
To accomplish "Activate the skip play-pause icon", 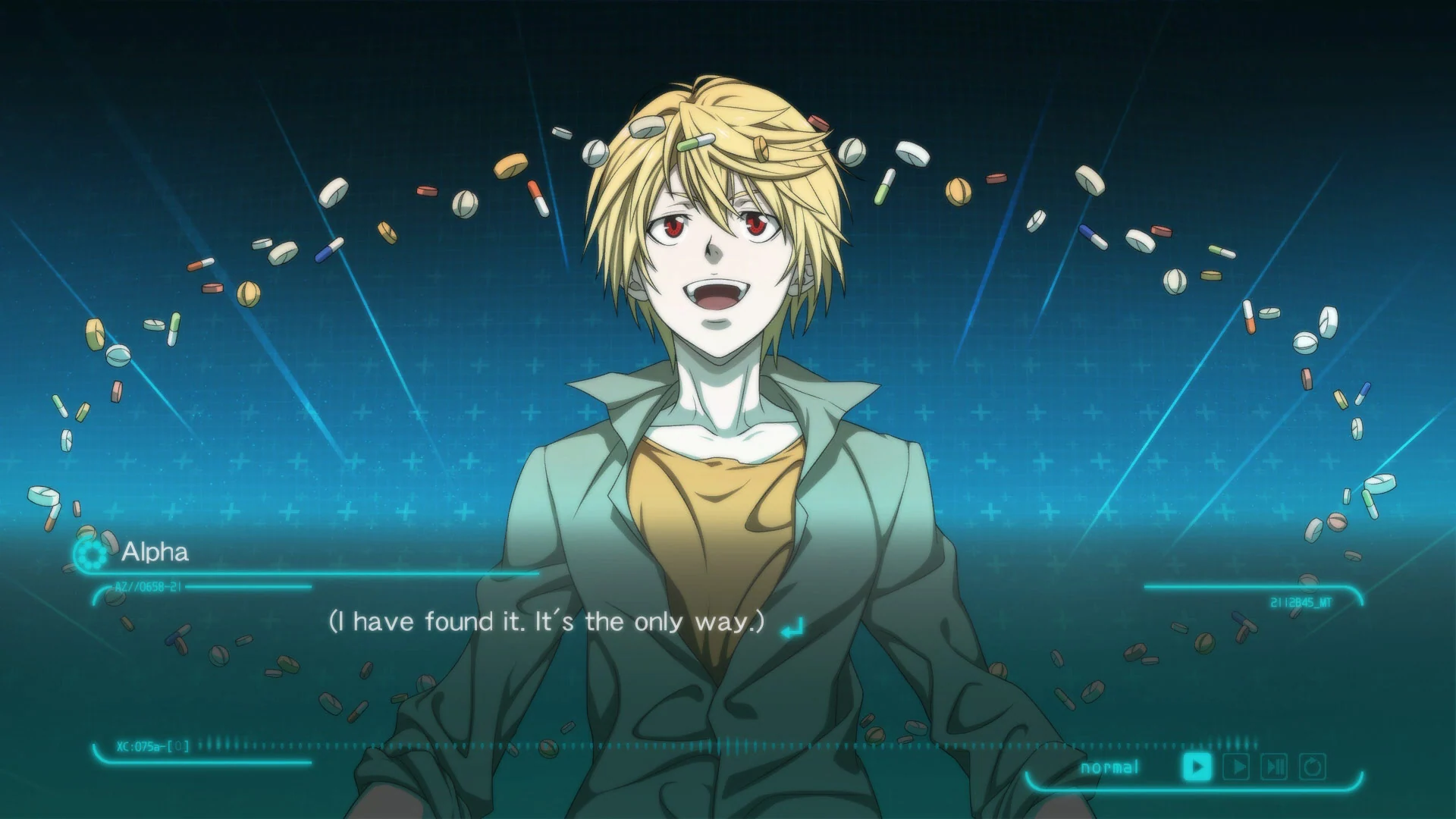I will pos(1274,766).
